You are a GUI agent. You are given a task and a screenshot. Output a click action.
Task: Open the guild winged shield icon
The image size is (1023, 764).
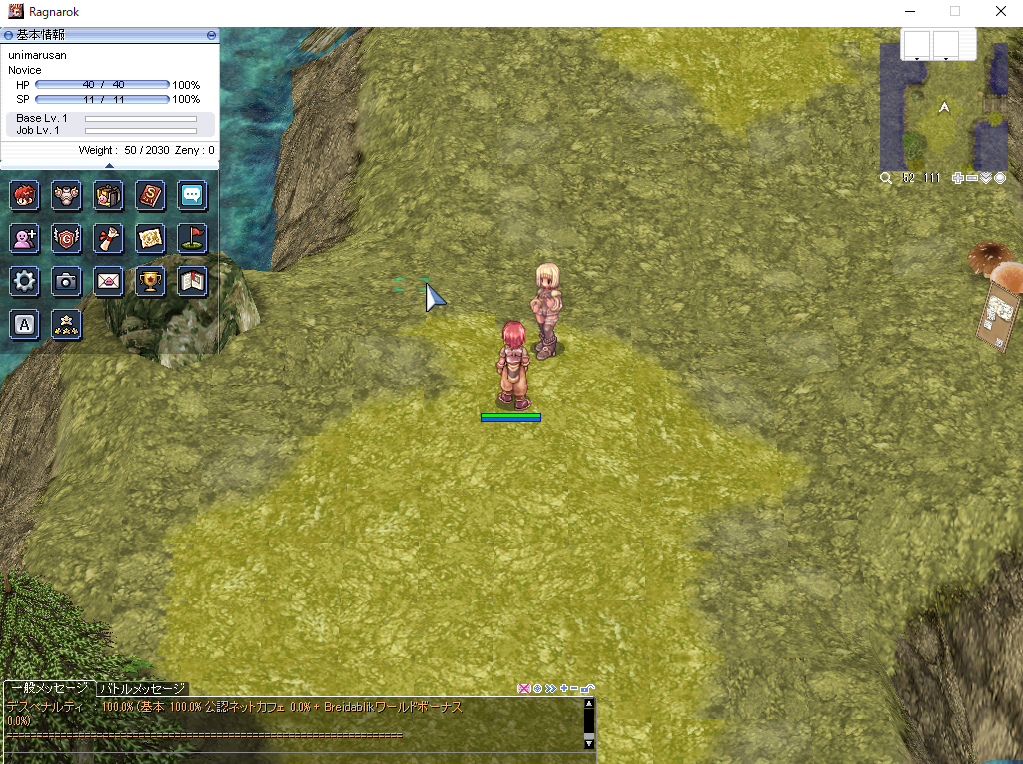click(x=66, y=238)
